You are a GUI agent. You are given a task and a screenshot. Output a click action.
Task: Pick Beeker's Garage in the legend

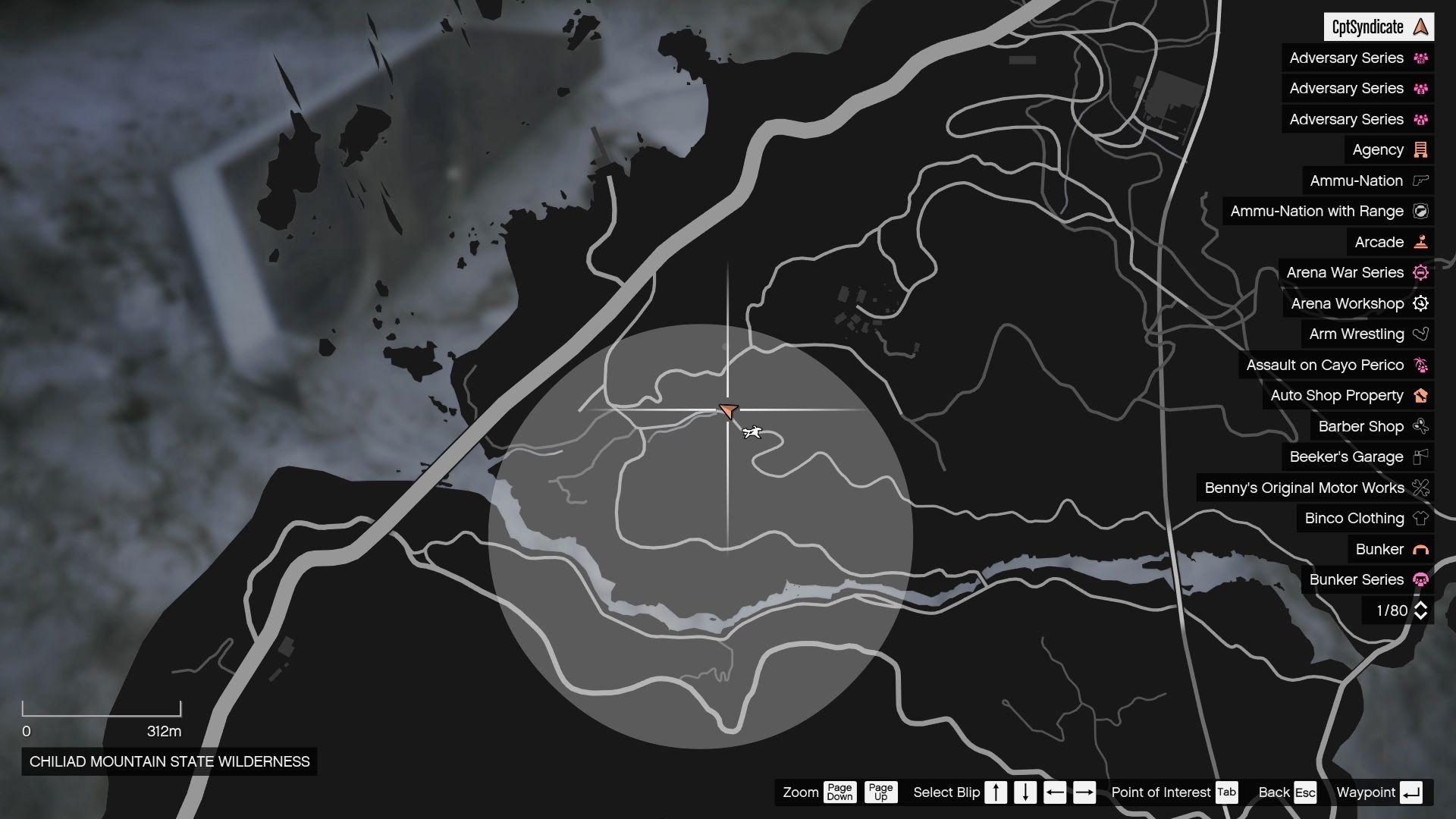coord(1357,457)
